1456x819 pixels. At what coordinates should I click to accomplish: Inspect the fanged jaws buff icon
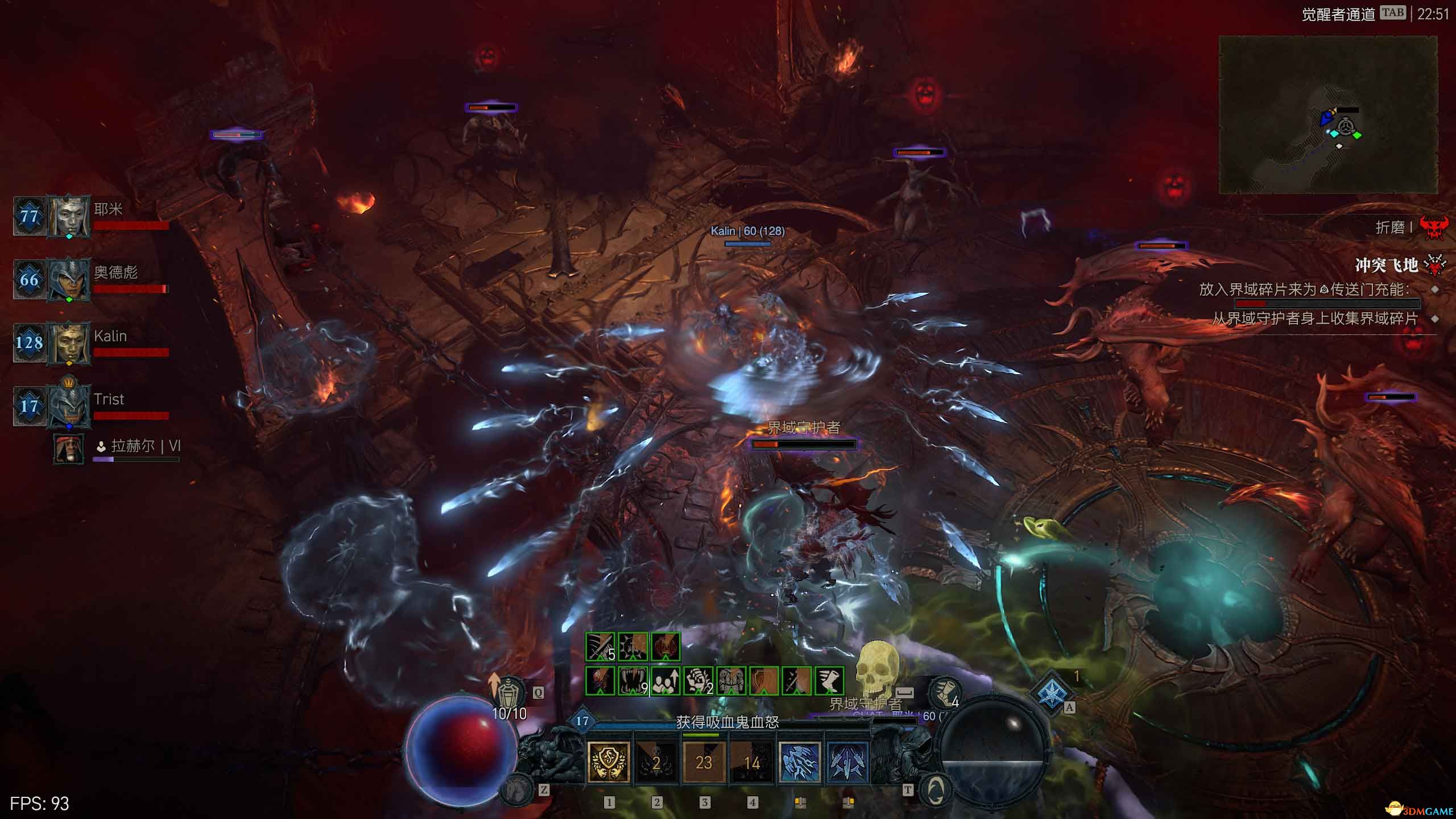pos(632,681)
